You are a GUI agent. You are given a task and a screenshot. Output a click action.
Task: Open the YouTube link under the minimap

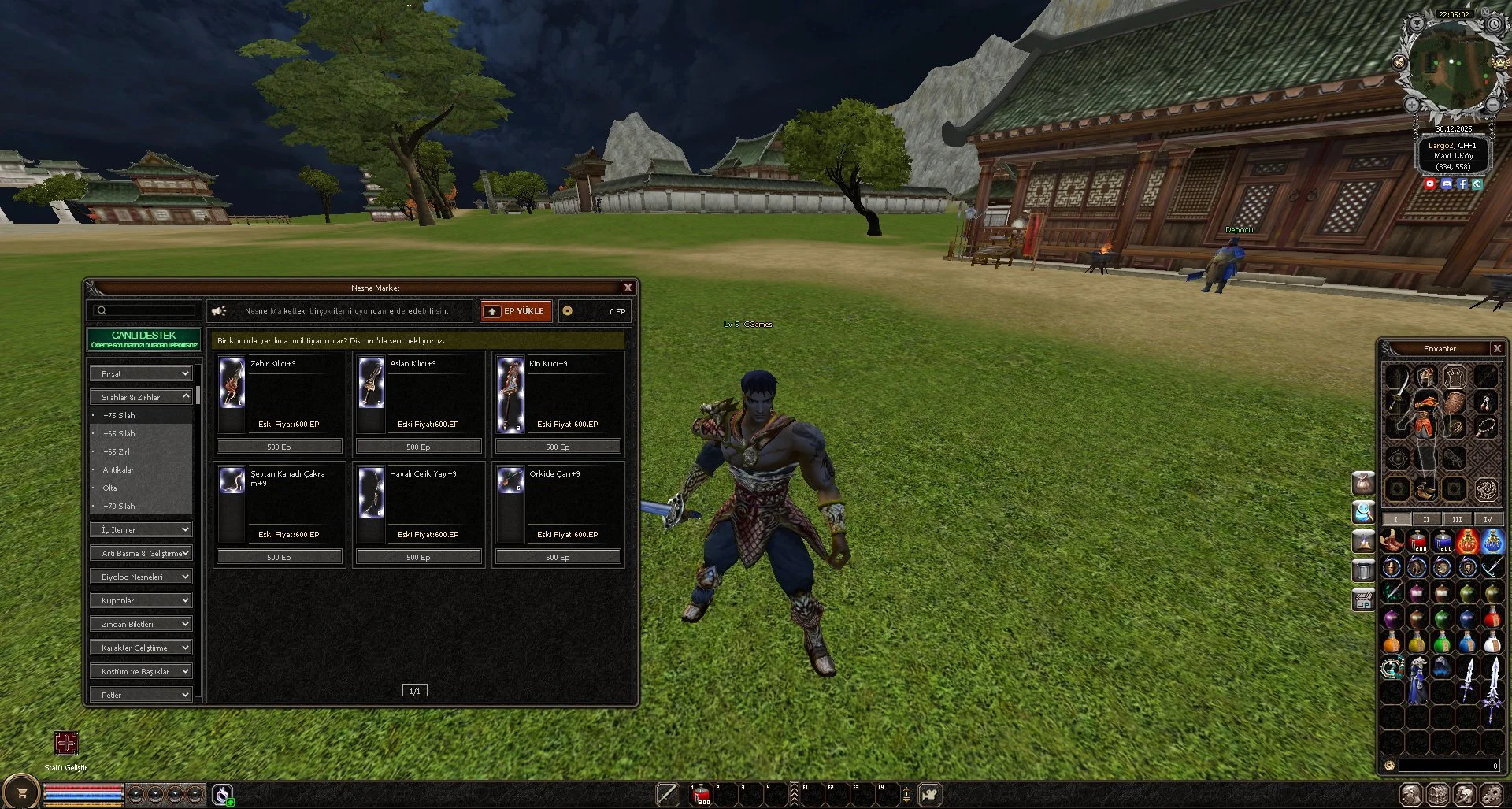click(1430, 184)
